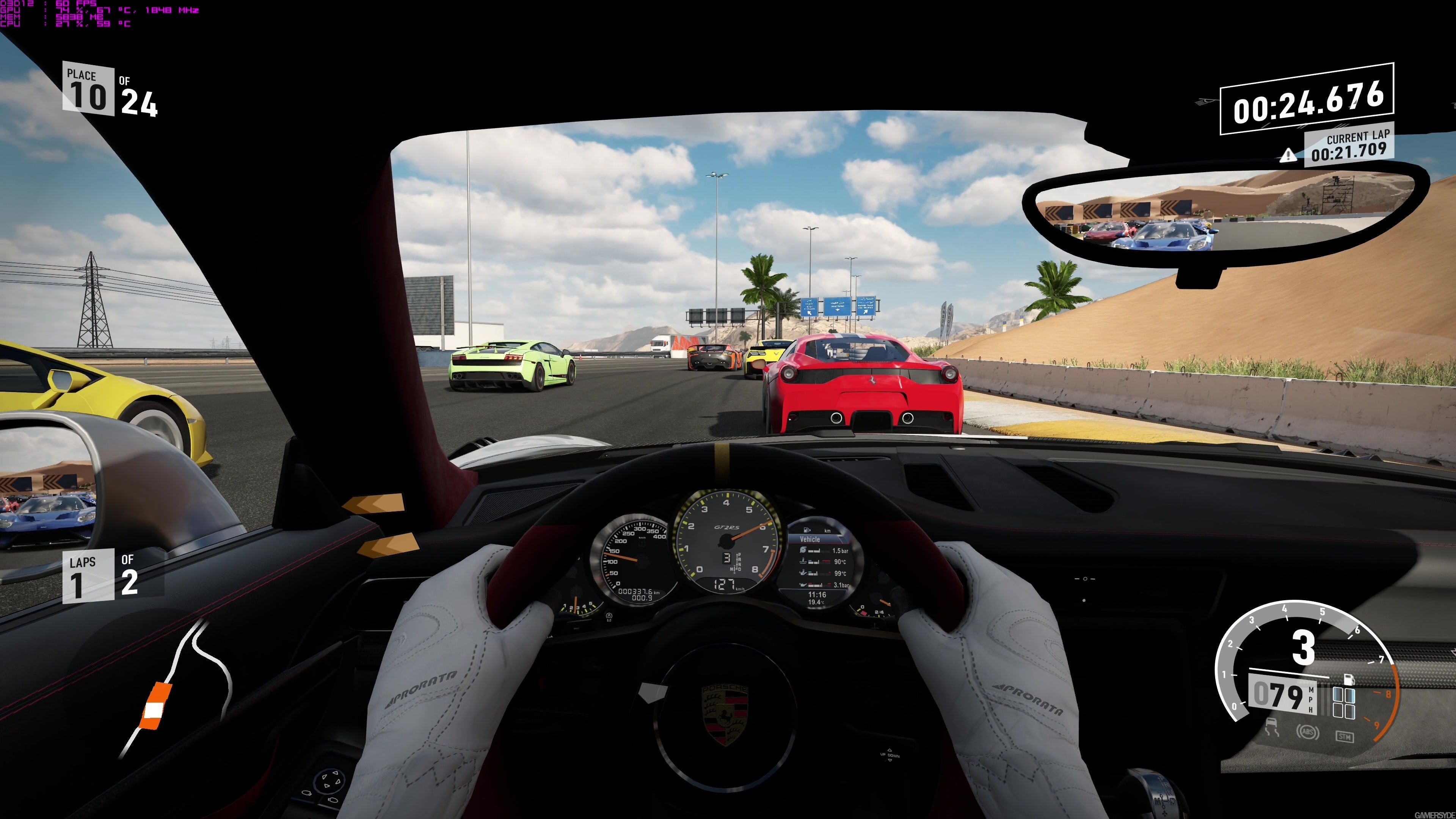Toggle the gear indicator showing 3
The height and width of the screenshot is (819, 1456).
(x=1304, y=646)
